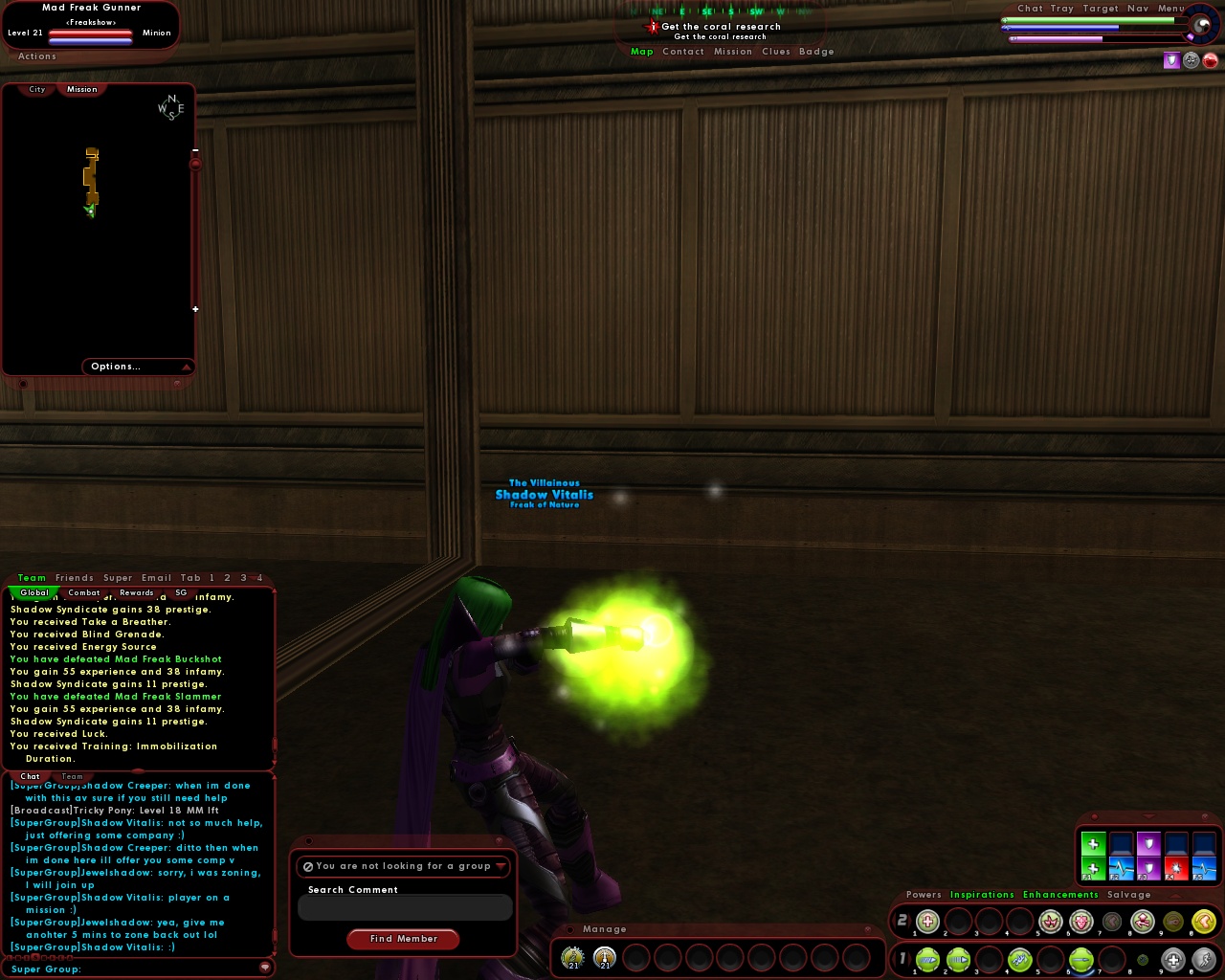1225x980 pixels.
Task: Activate the Rest power icon in tray 1
Action: point(1173,960)
